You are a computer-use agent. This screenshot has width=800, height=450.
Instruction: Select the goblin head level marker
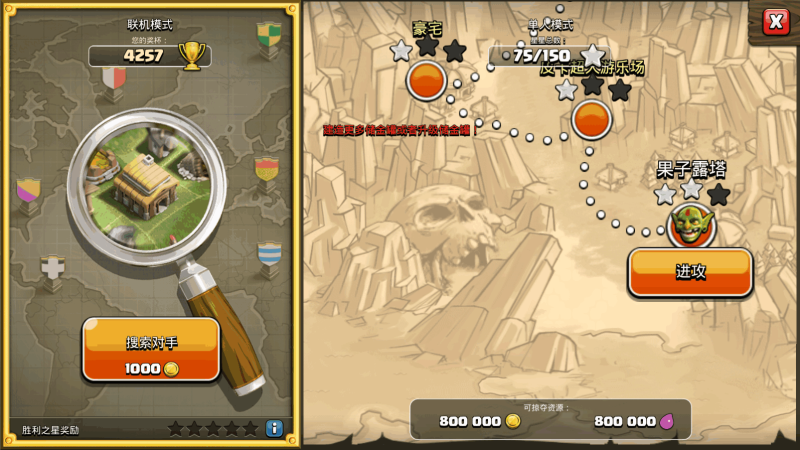pyautogui.click(x=691, y=224)
